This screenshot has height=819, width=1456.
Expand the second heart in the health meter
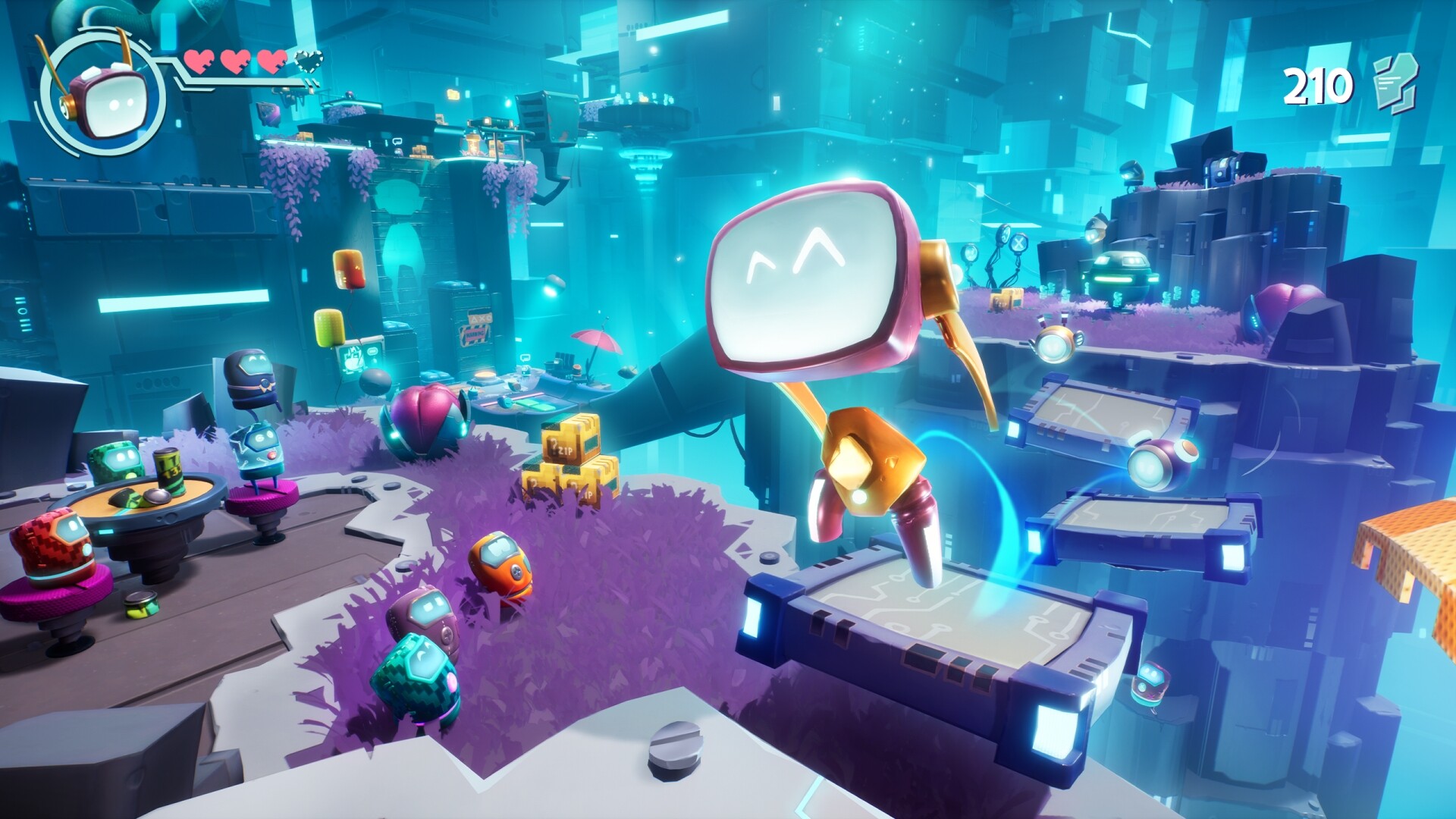237,62
